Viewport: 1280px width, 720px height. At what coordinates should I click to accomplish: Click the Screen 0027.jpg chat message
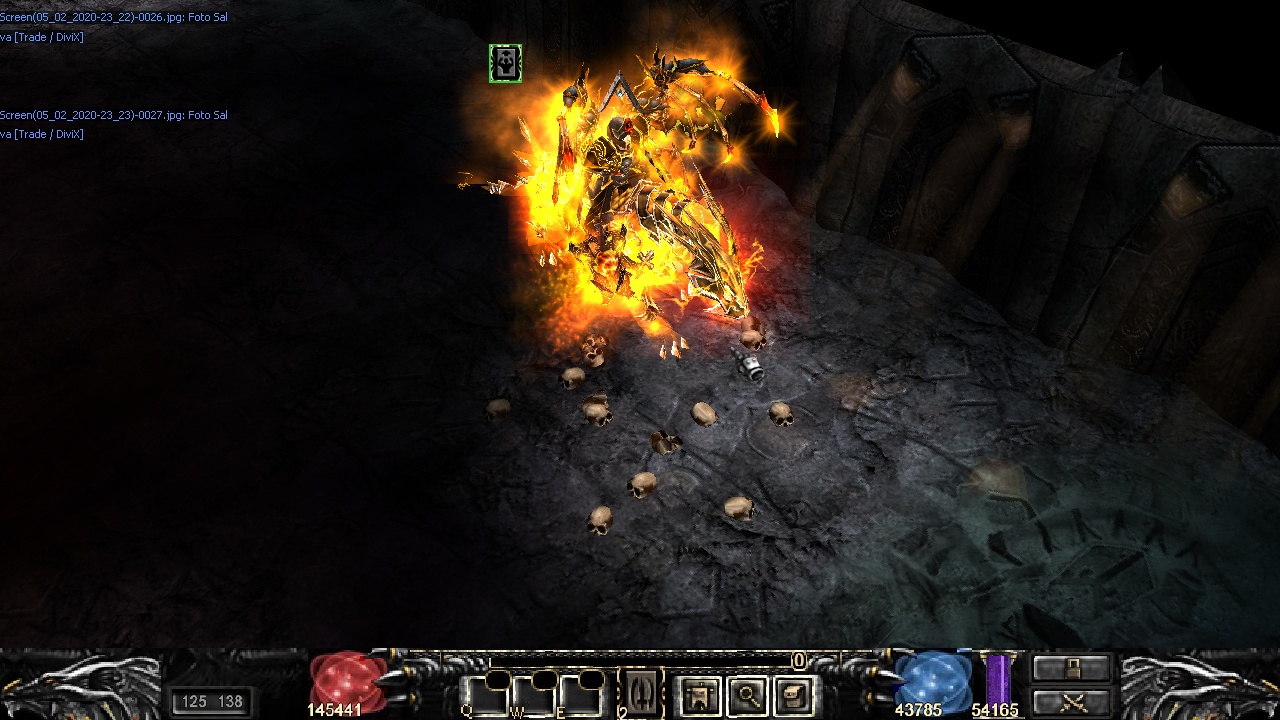(x=113, y=115)
